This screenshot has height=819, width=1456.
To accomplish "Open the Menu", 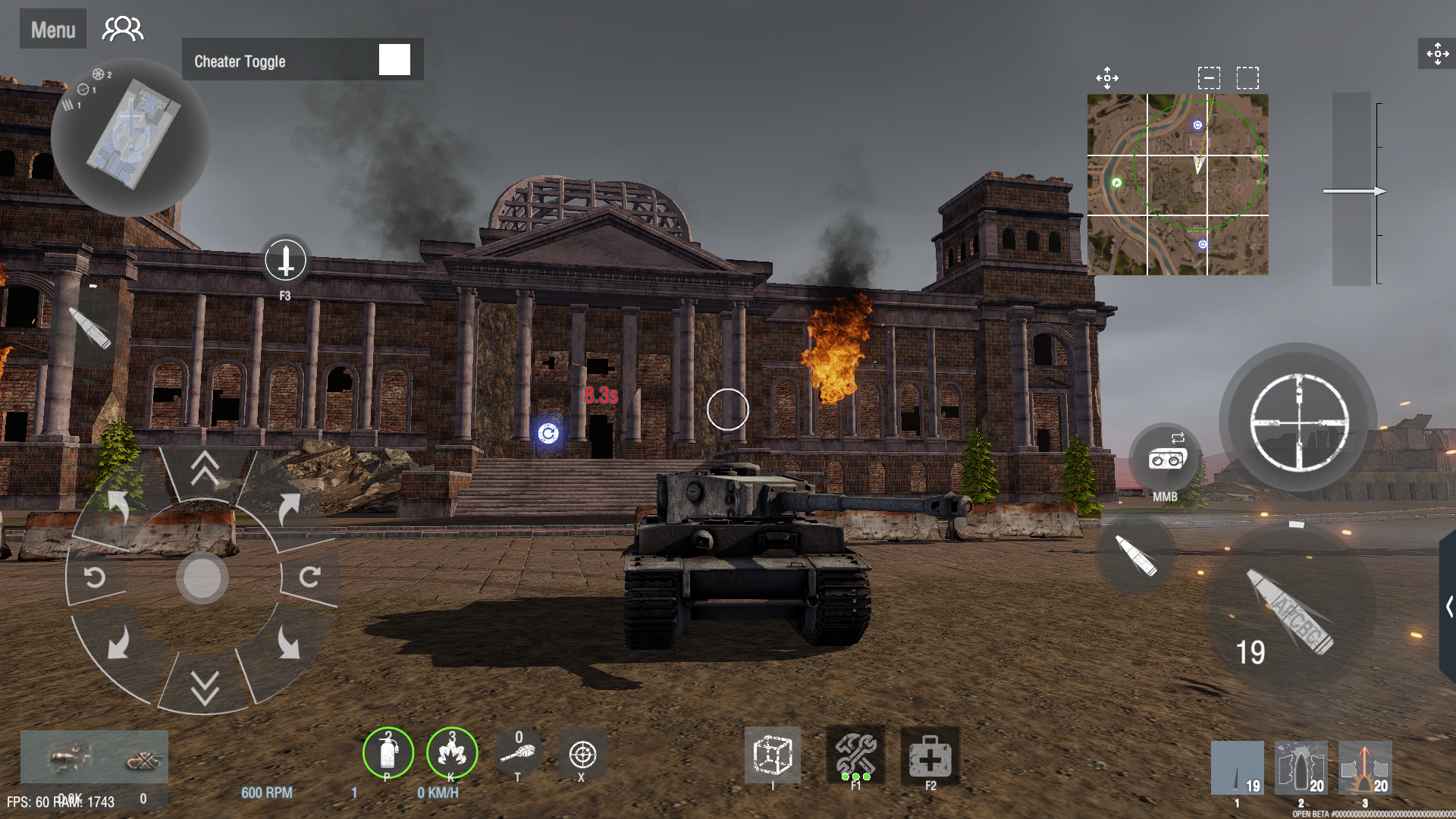I will coord(52,28).
